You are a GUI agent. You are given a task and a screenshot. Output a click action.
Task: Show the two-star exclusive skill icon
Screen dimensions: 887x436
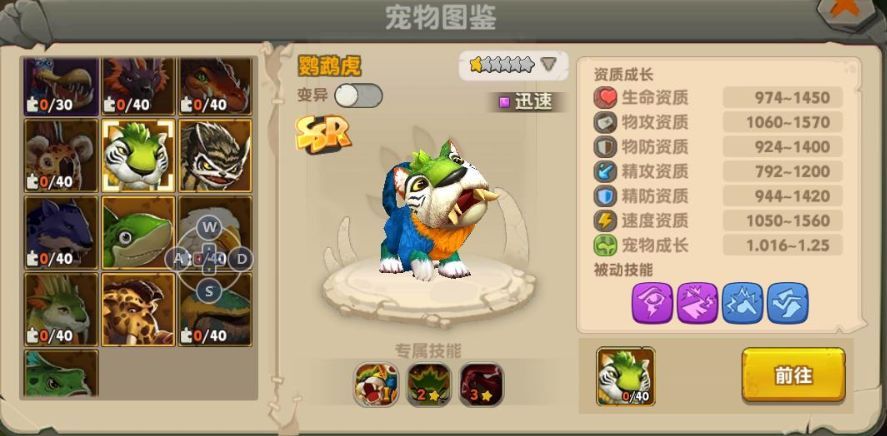[x=429, y=384]
